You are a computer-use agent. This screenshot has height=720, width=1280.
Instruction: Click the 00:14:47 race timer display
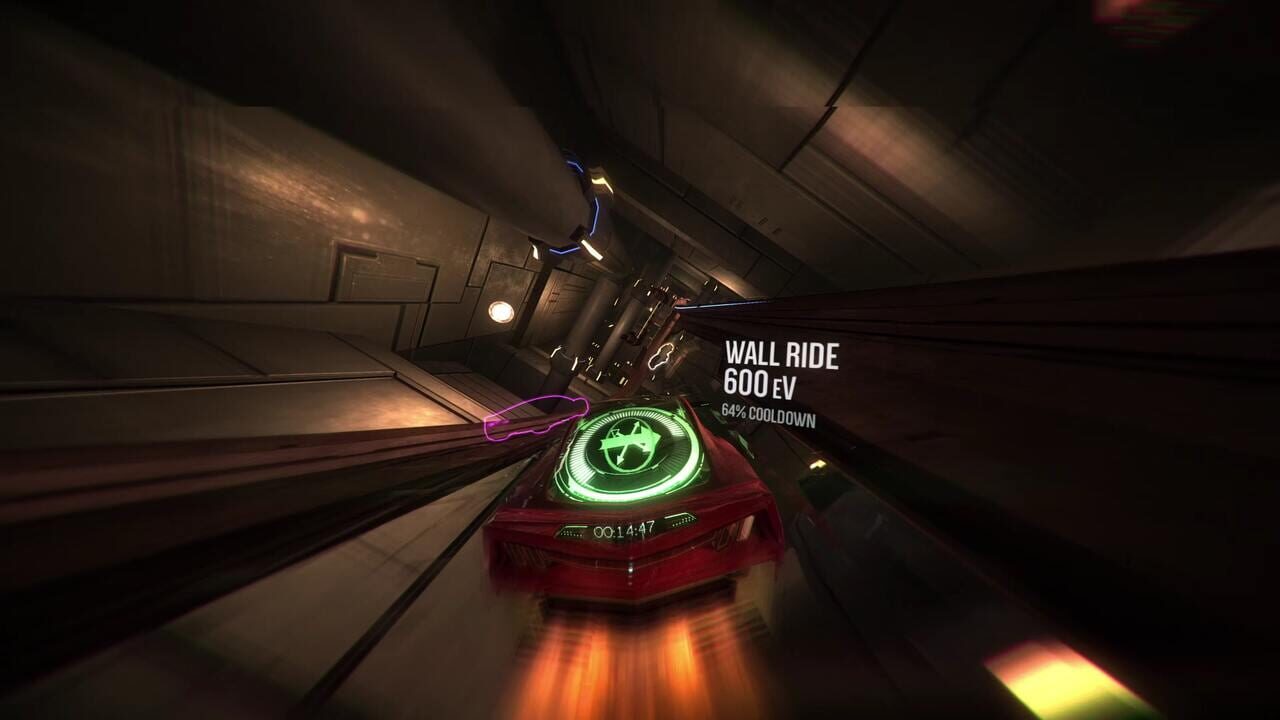tap(623, 528)
